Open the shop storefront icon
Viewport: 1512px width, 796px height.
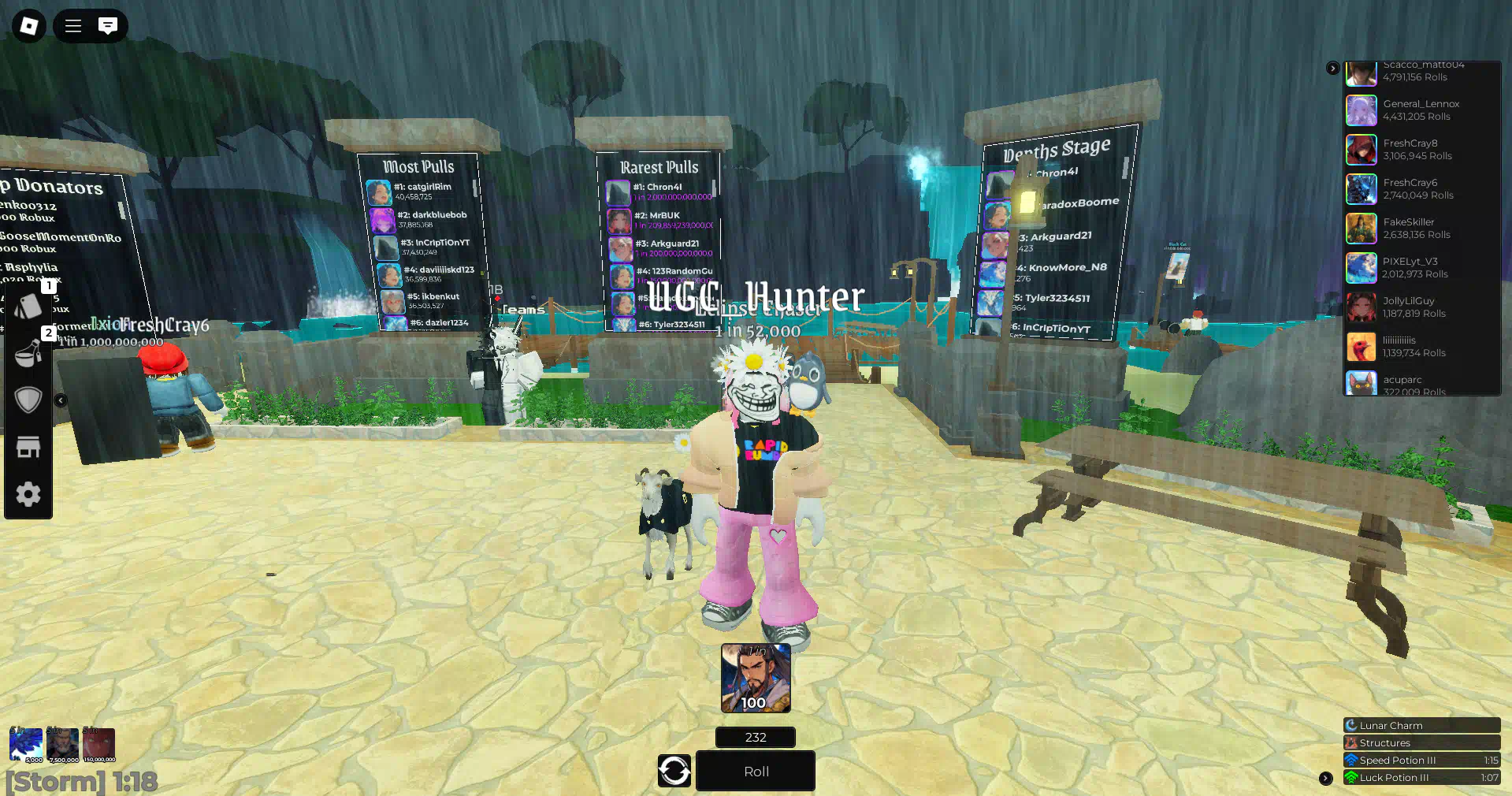pos(28,447)
